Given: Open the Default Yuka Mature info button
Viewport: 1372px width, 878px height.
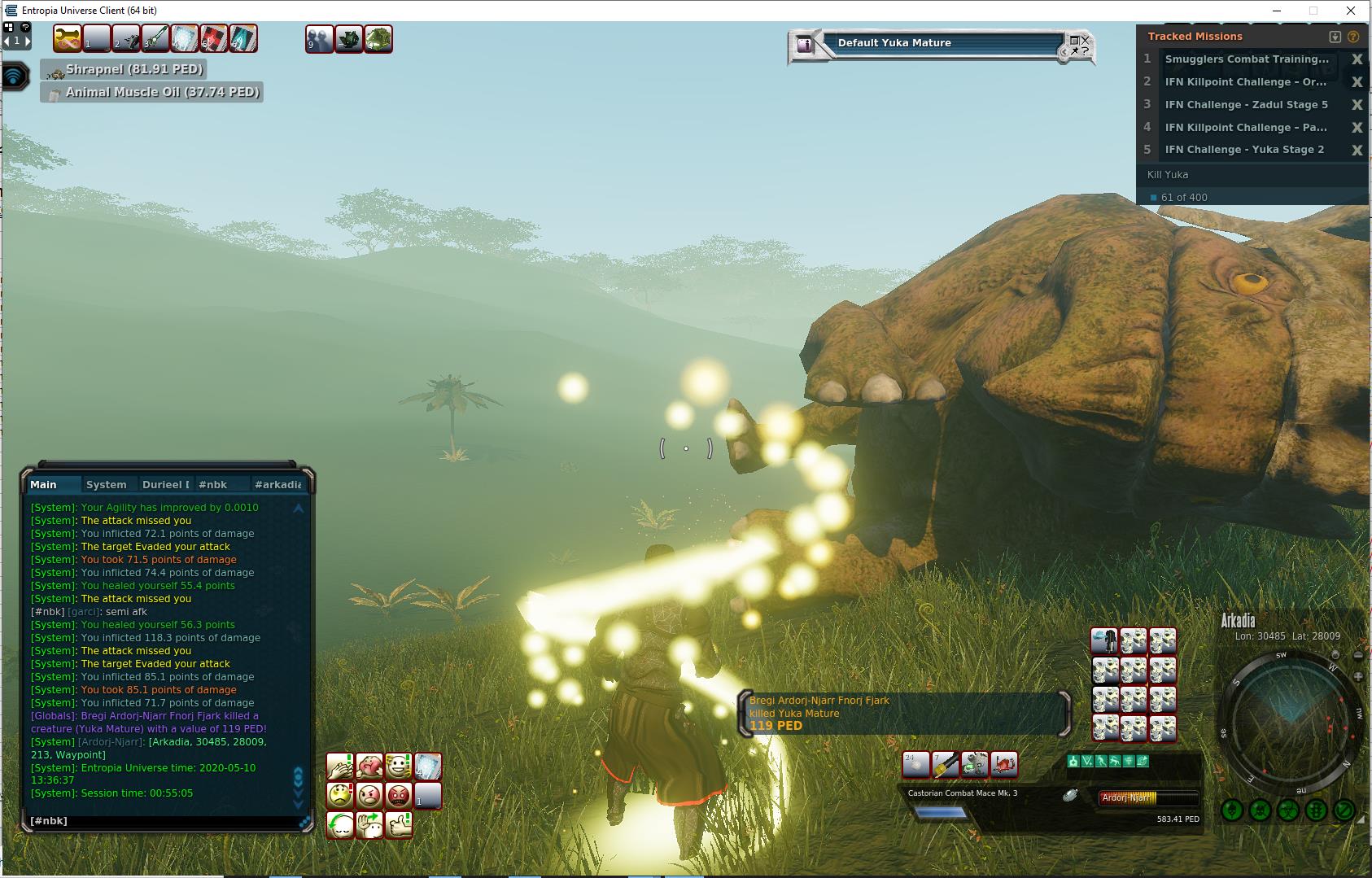Looking at the screenshot, I should [805, 45].
